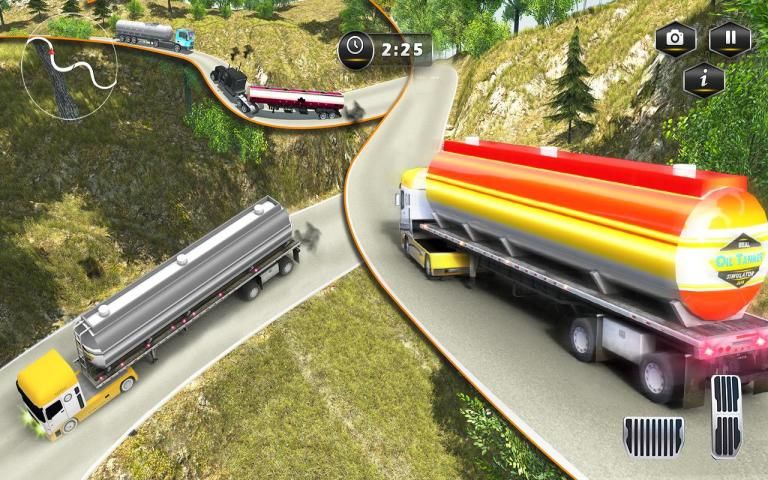This screenshot has height=480, width=768.
Task: Tap the brake pedal
Action: (654, 435)
